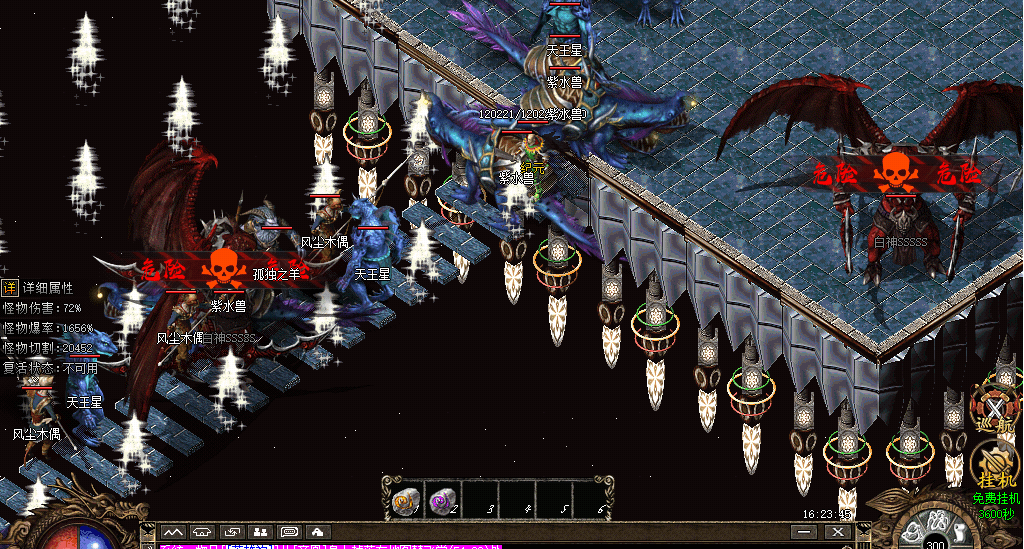
Task: Click the looping arrow chat filter button
Action: click(232, 531)
